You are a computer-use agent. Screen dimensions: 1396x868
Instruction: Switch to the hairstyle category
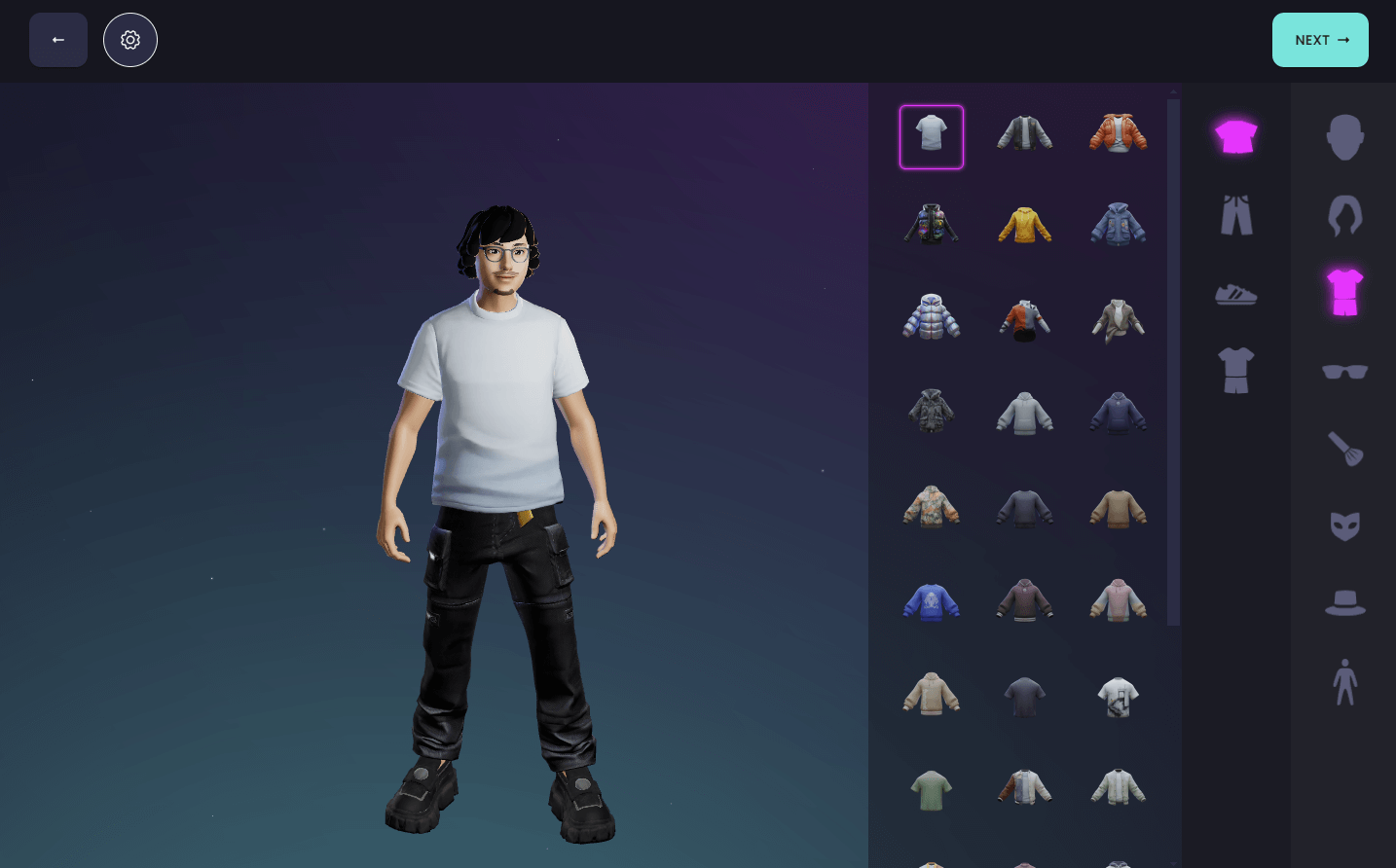click(1344, 215)
